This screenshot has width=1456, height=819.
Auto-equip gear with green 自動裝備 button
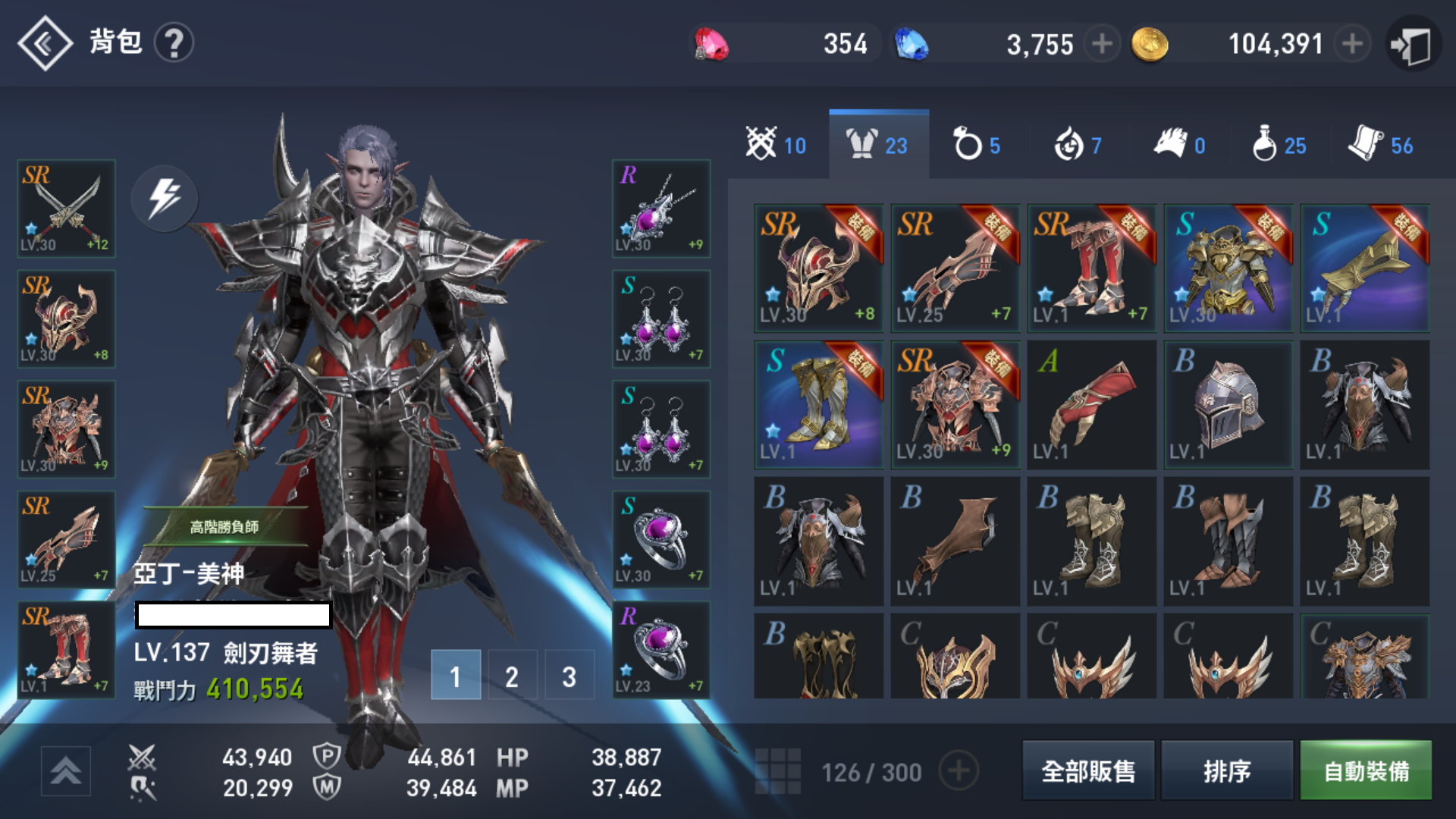1366,770
